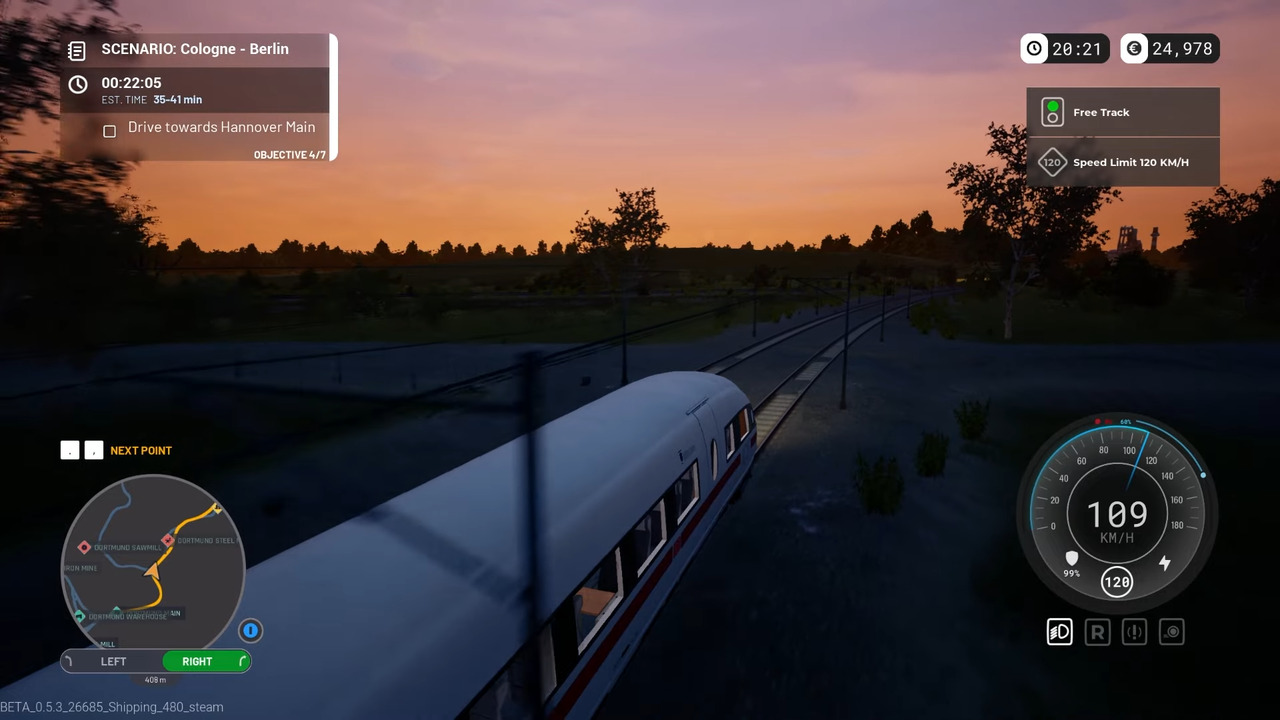Select the RIGHT junction option
Viewport: 1280px width, 720px height.
[x=197, y=661]
